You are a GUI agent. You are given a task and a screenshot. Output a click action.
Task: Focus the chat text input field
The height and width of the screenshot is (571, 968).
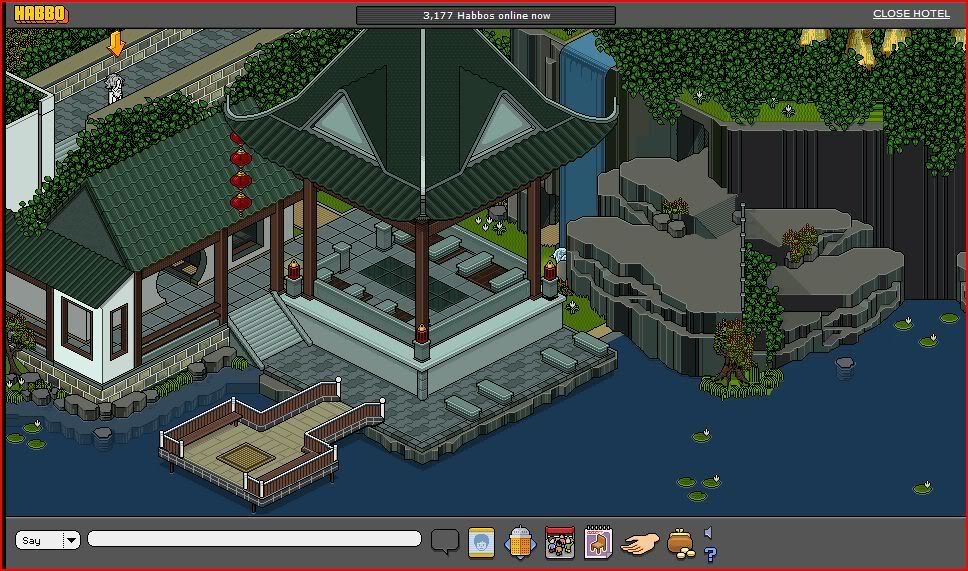coord(254,539)
